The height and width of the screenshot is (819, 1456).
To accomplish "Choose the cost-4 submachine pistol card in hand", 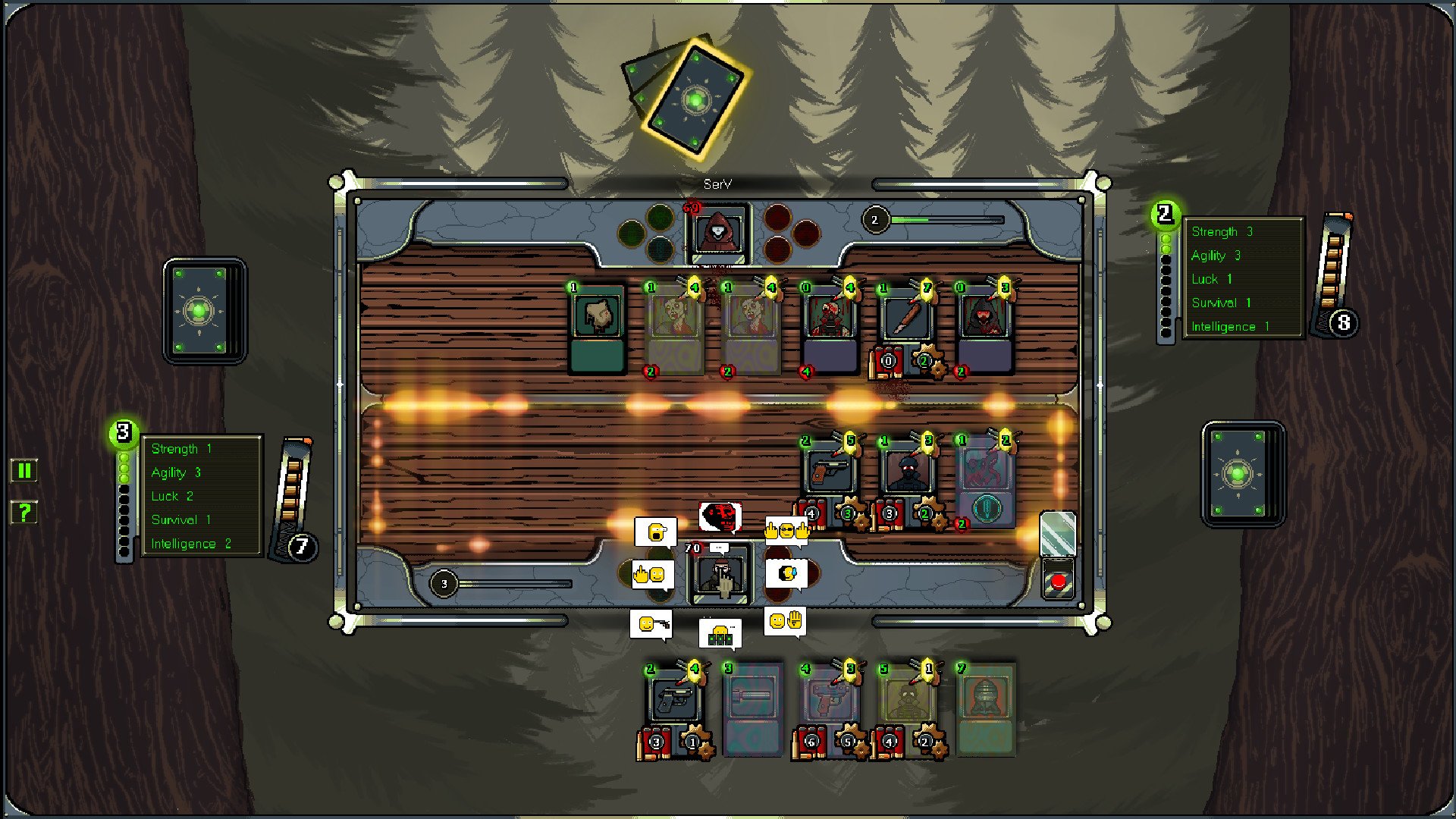I will pyautogui.click(x=829, y=709).
